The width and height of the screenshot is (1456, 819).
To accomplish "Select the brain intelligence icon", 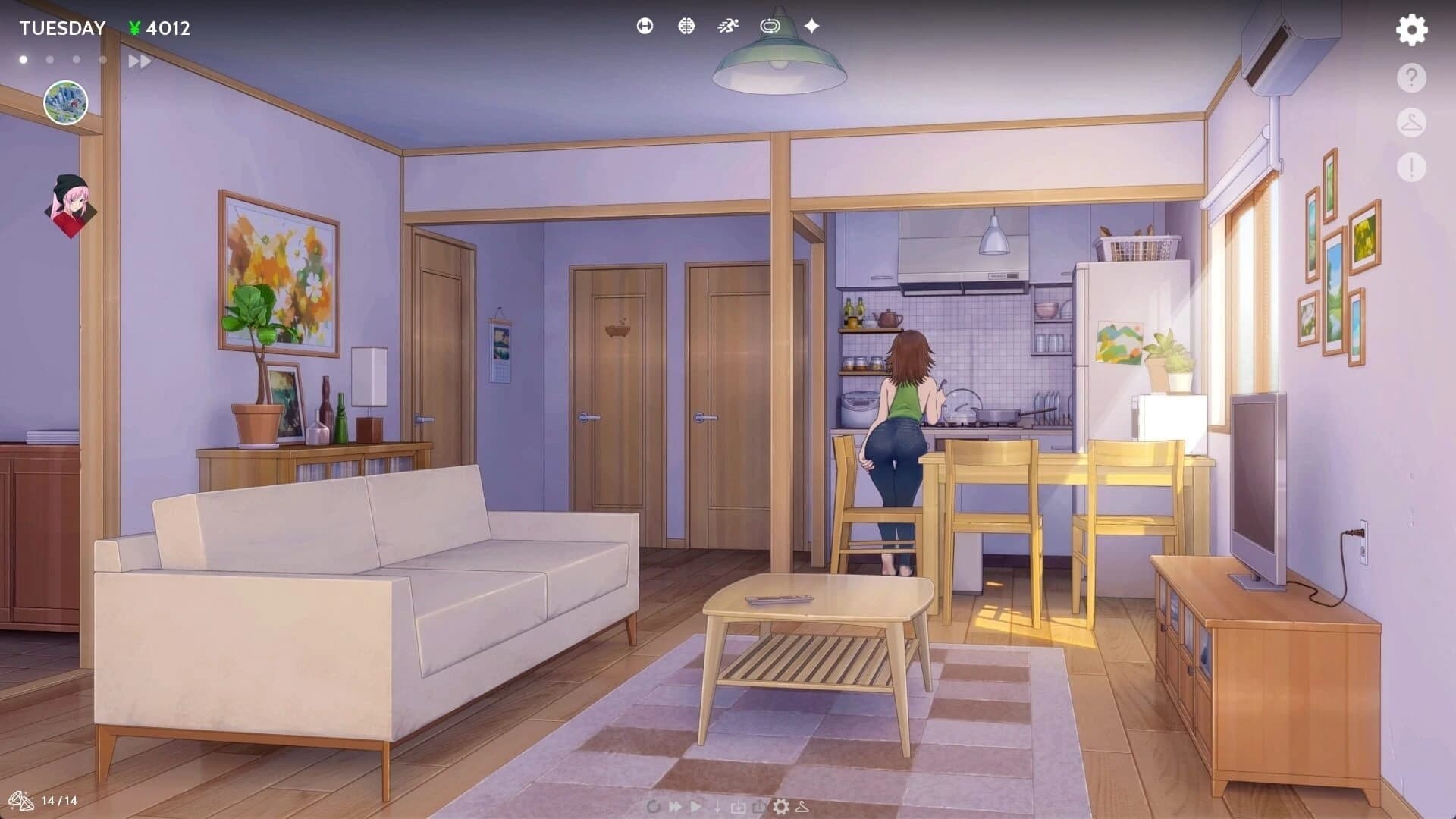I will point(686,27).
